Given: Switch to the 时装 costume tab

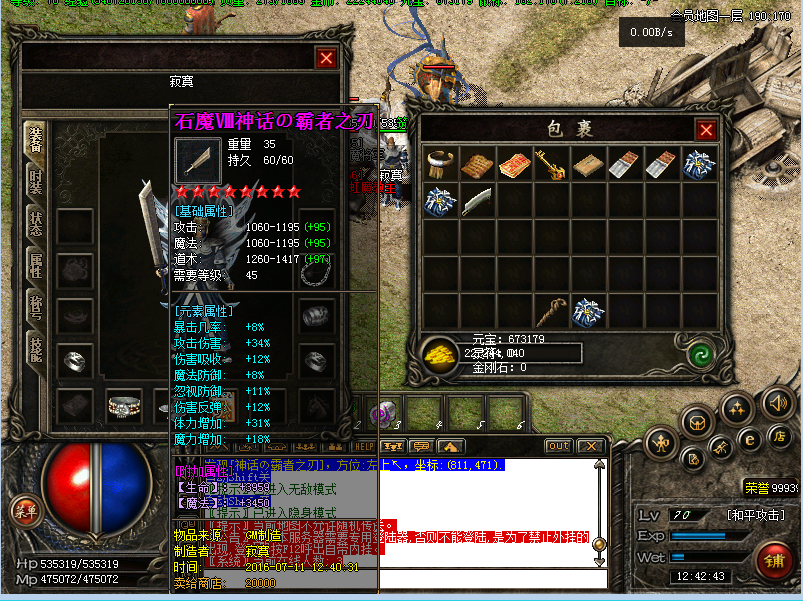Looking at the screenshot, I should coord(35,183).
